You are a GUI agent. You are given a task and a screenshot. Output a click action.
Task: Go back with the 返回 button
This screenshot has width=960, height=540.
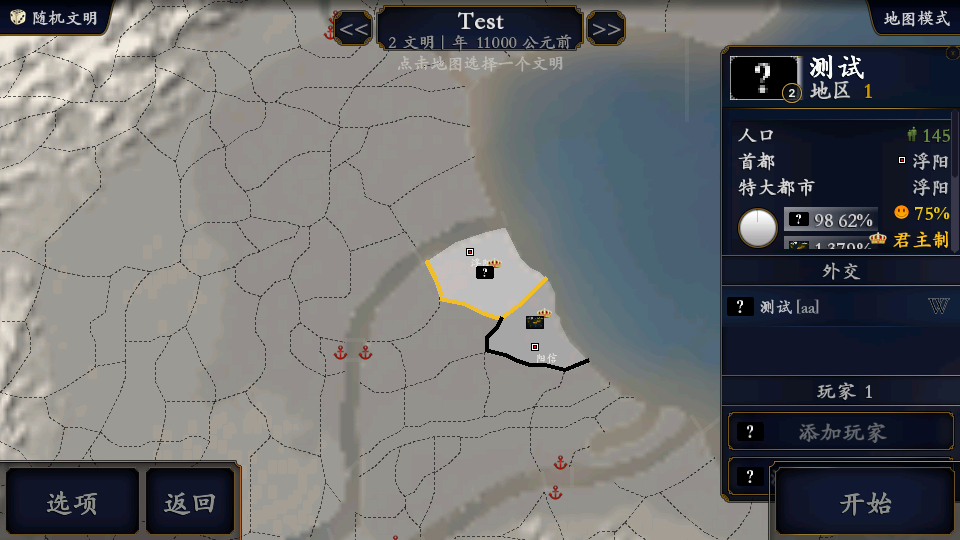190,502
